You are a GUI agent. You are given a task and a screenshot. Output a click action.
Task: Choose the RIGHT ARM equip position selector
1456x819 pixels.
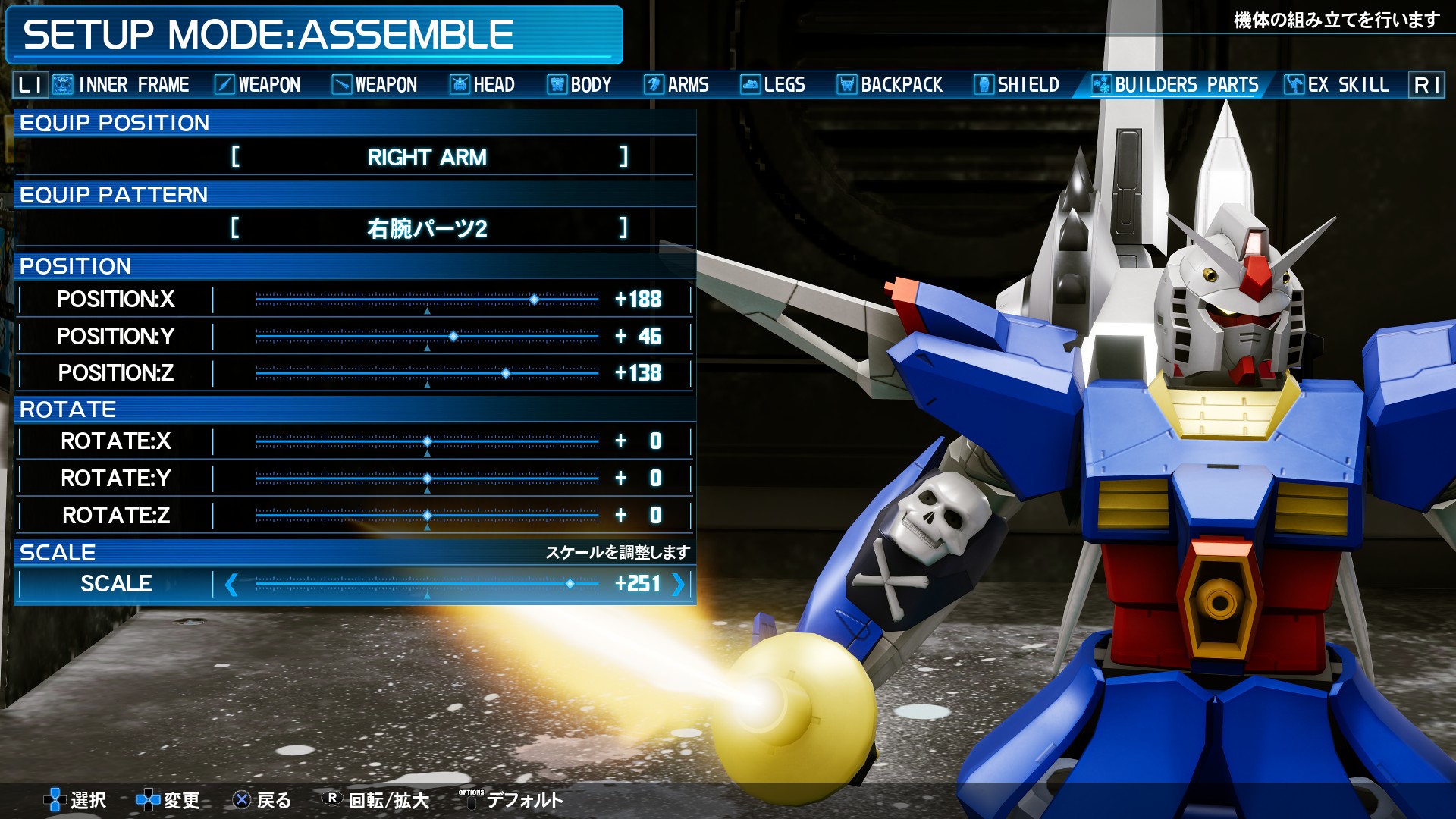click(x=428, y=157)
